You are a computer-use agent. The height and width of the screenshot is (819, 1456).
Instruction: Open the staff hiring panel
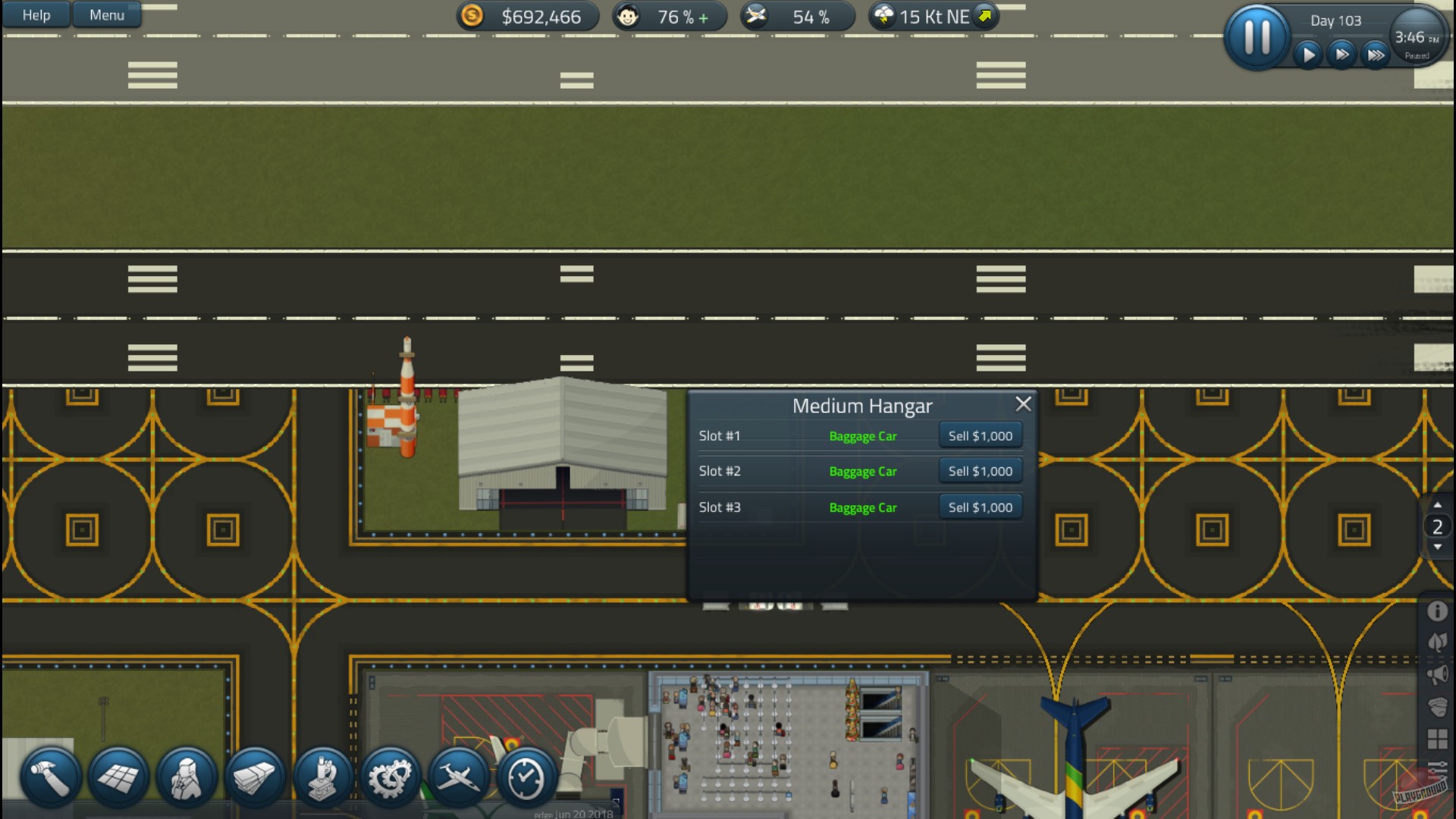click(x=186, y=775)
